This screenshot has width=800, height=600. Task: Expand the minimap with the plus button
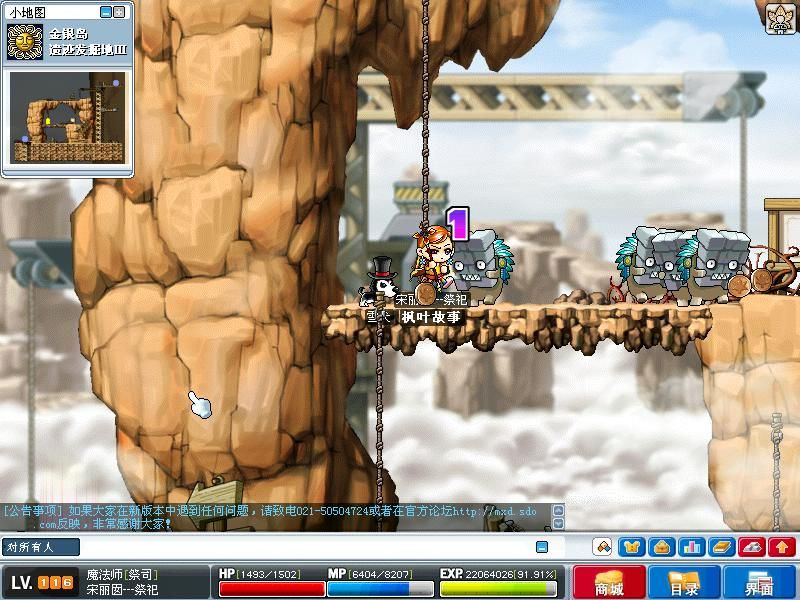120,12
